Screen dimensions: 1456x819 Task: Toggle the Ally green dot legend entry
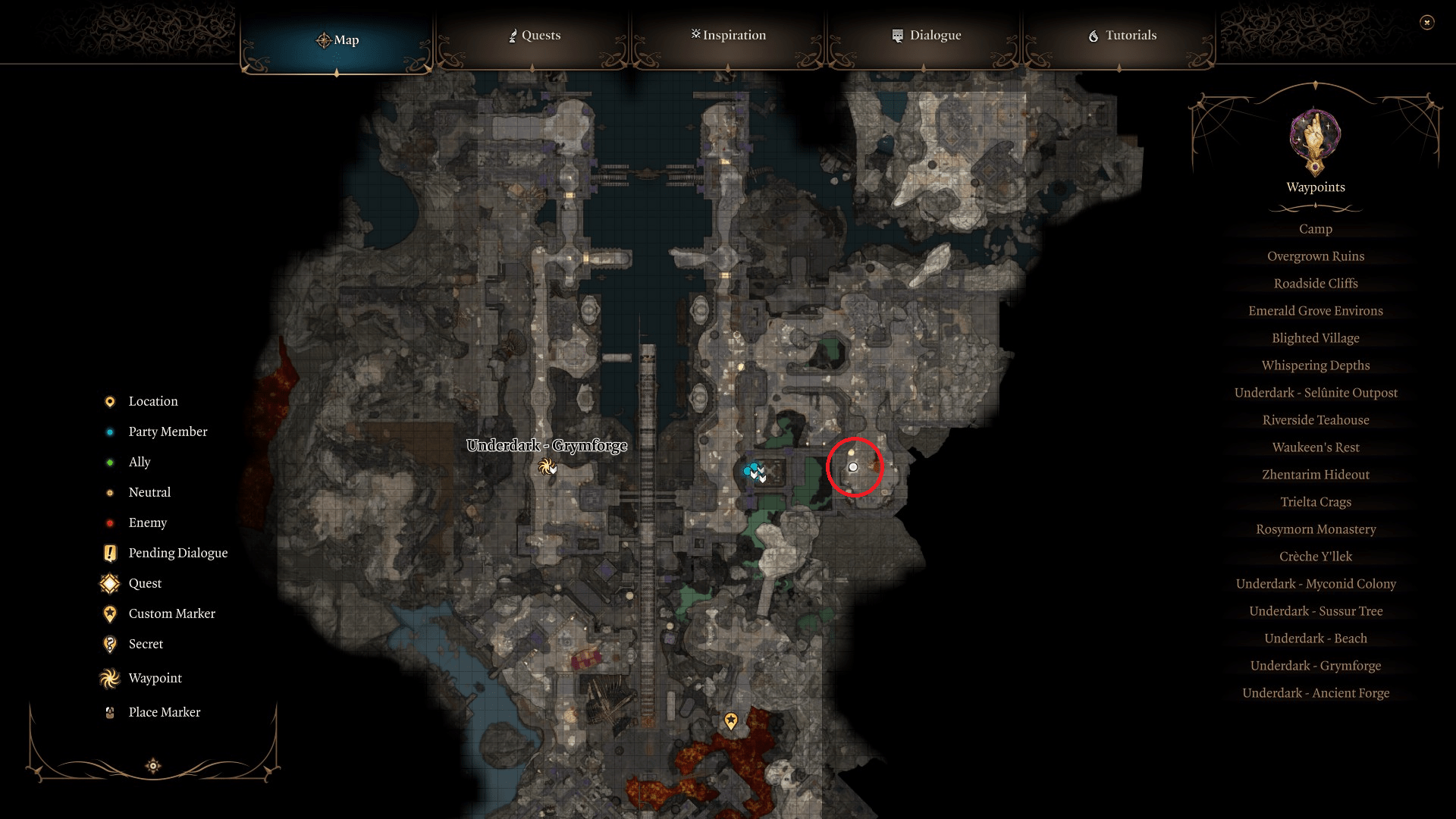109,462
